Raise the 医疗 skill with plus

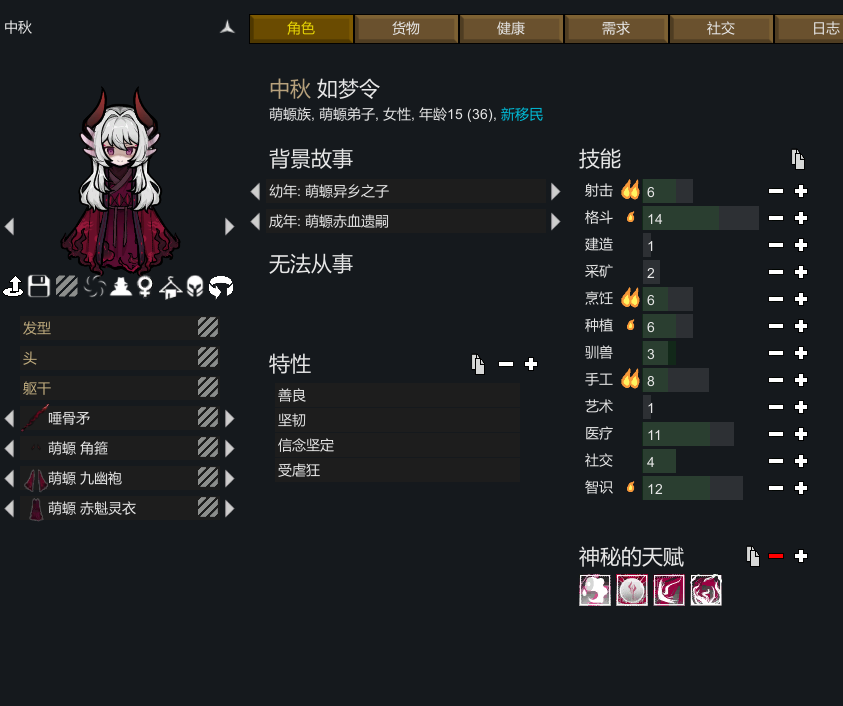click(x=800, y=434)
